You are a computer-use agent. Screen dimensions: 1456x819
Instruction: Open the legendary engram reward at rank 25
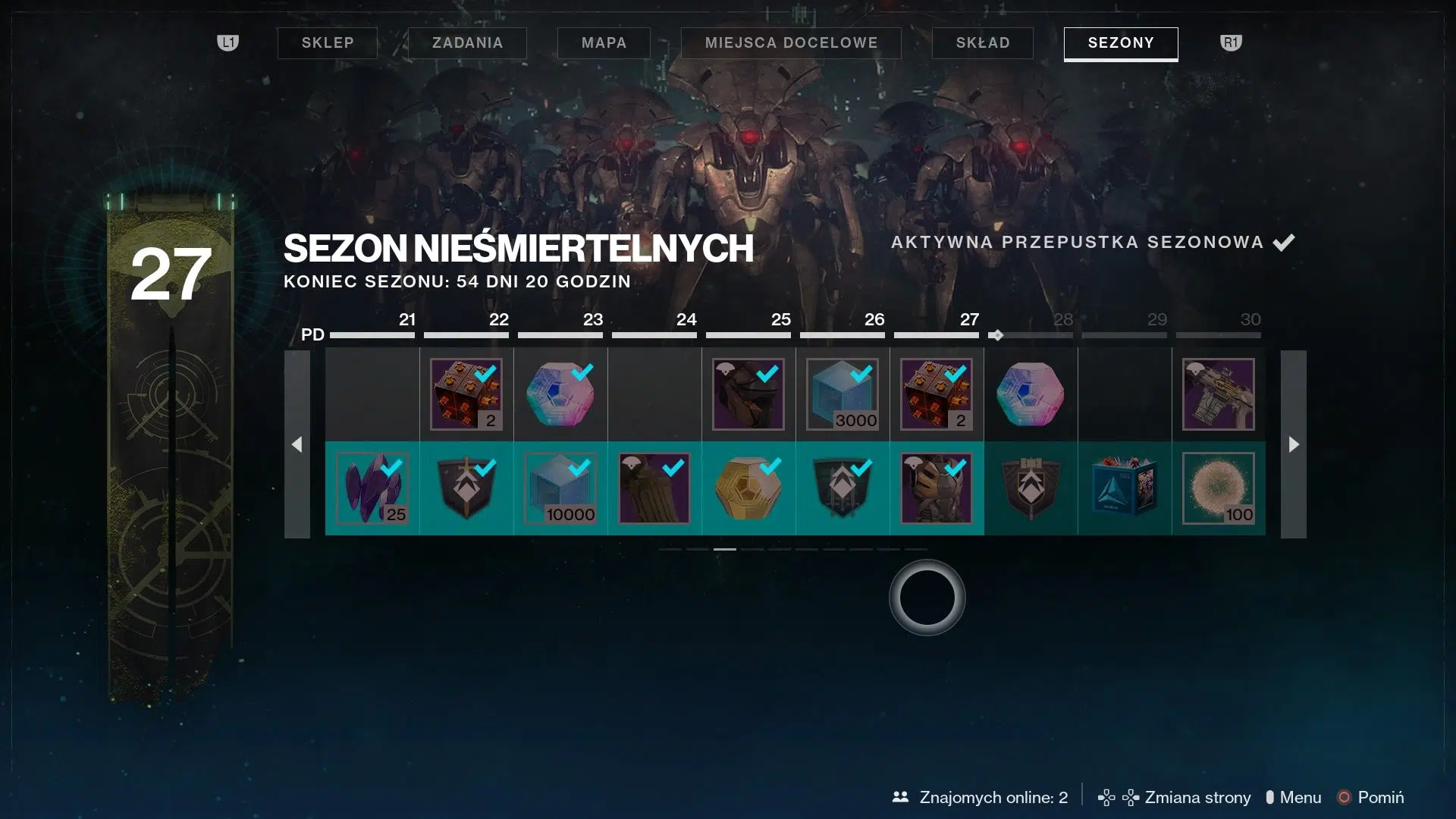pos(748,489)
